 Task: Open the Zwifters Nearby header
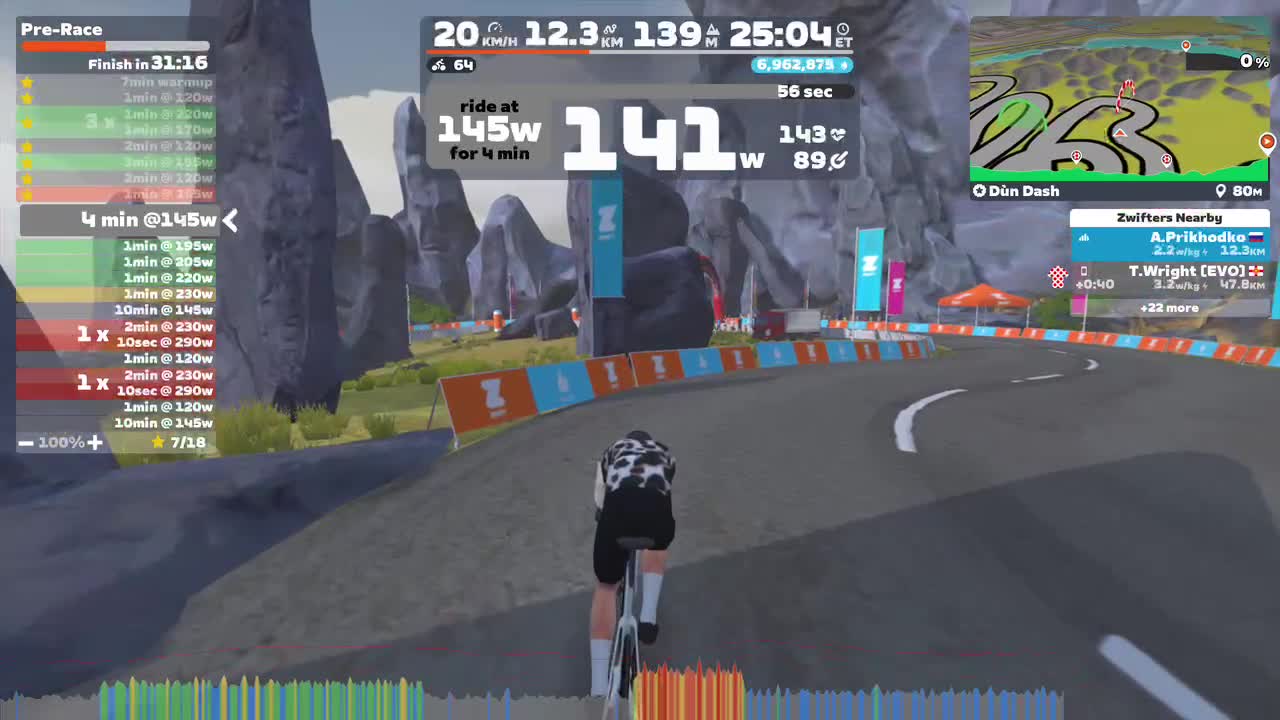tap(1169, 217)
